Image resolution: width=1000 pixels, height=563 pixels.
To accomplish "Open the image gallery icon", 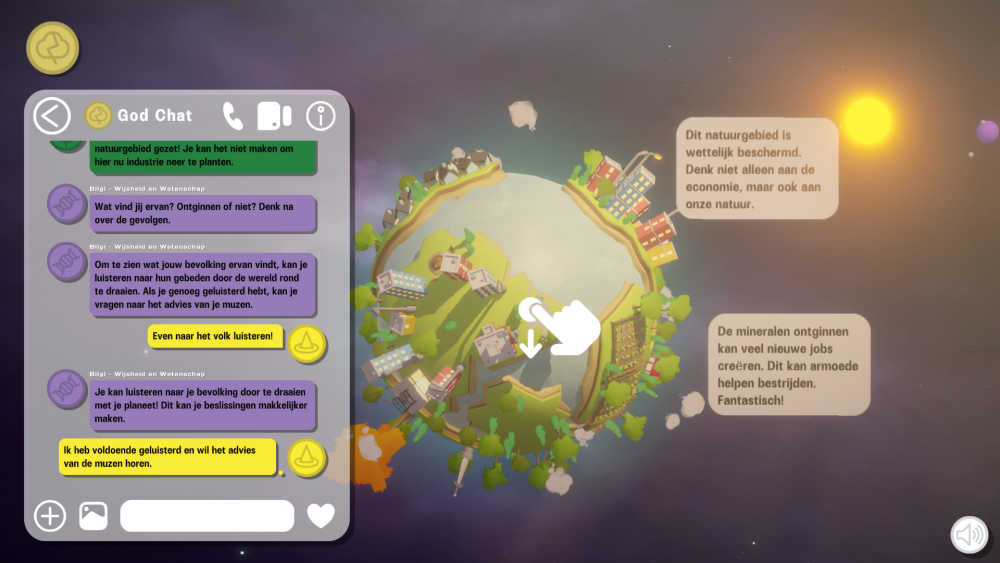I will point(93,516).
